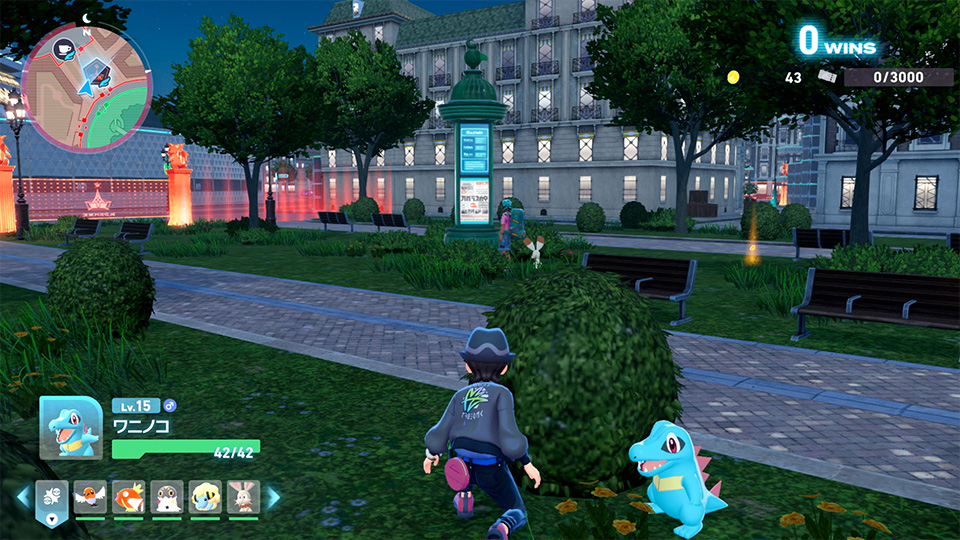Click Totodile's large portrait in the party panel

click(x=70, y=428)
